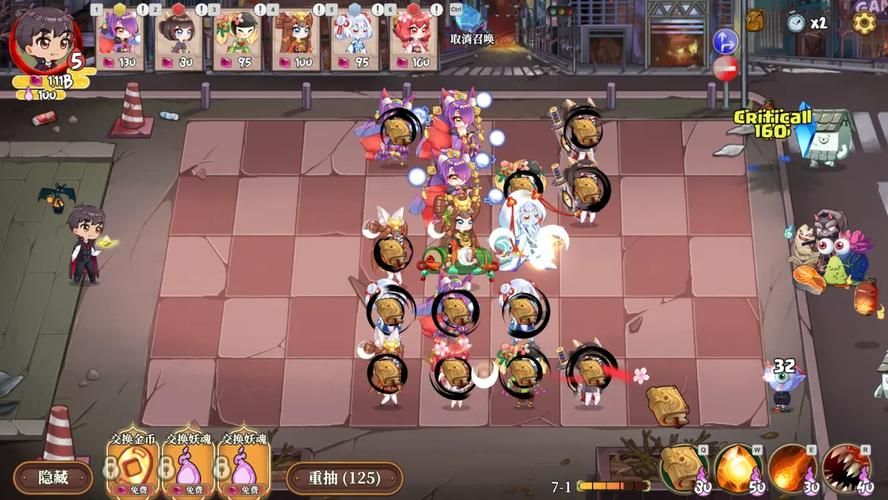
Task: Click 取消召唤 to cancel summoning
Action: tap(472, 39)
